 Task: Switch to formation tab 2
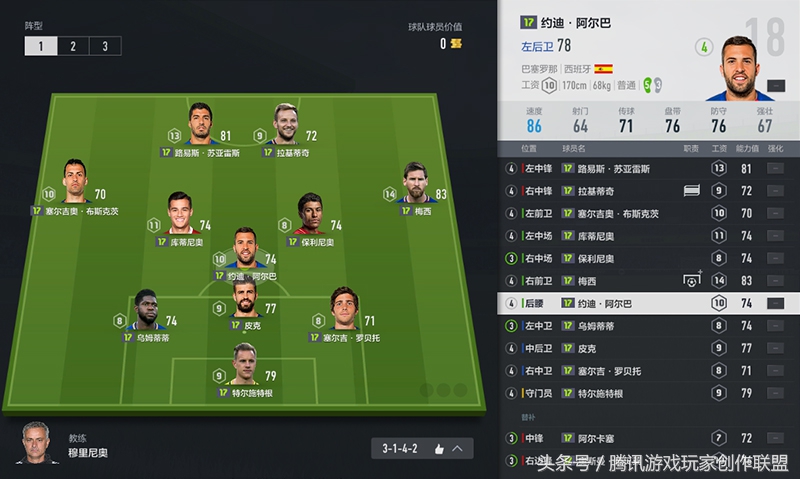tap(73, 46)
